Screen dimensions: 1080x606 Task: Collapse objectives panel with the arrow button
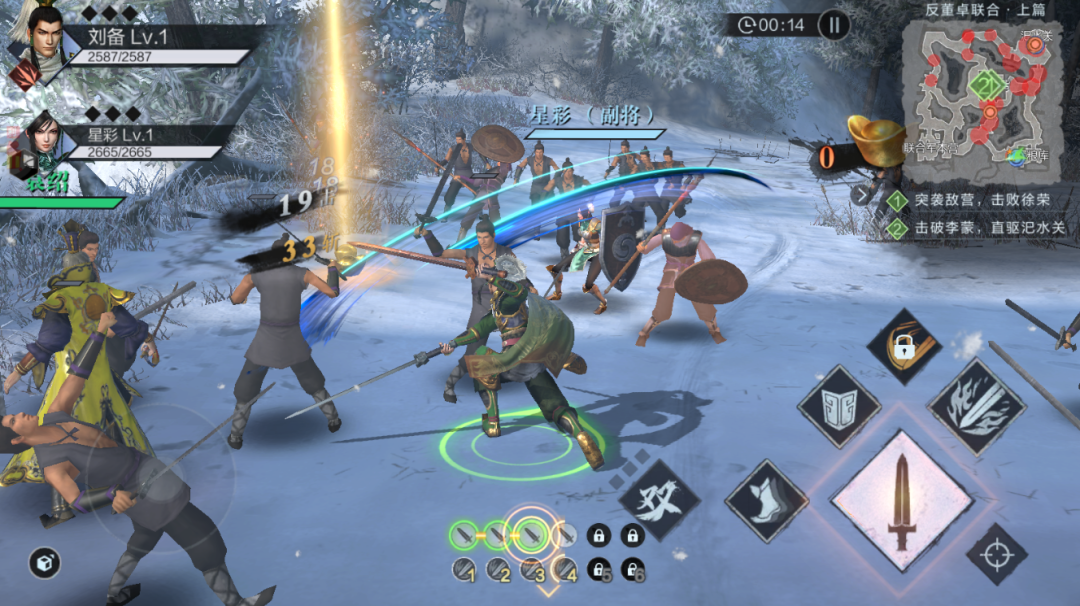(863, 195)
